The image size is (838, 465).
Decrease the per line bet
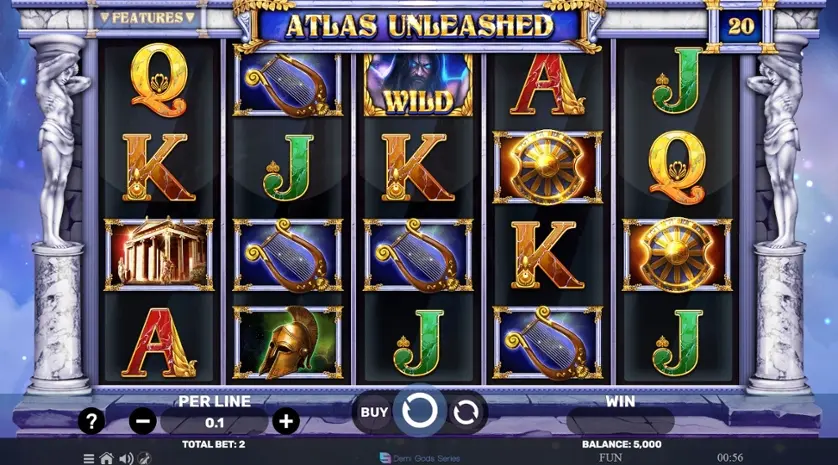143,421
